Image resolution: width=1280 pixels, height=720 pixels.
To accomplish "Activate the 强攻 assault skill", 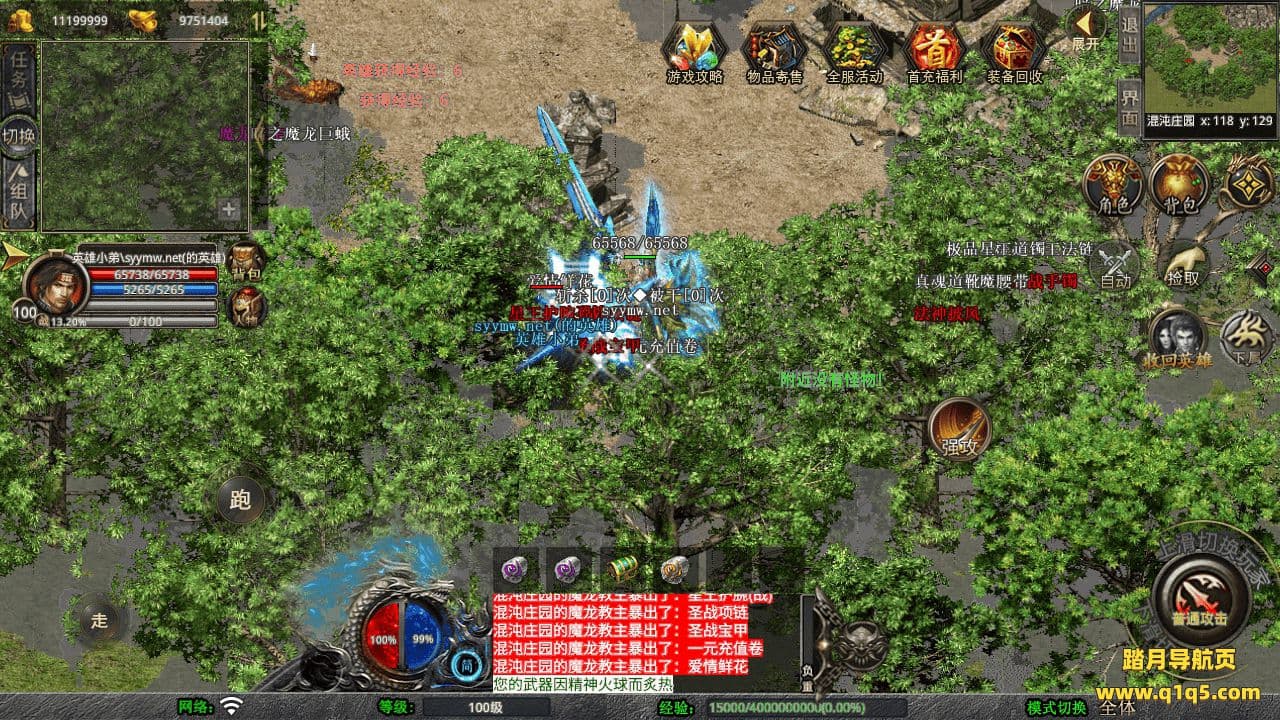I will [959, 430].
